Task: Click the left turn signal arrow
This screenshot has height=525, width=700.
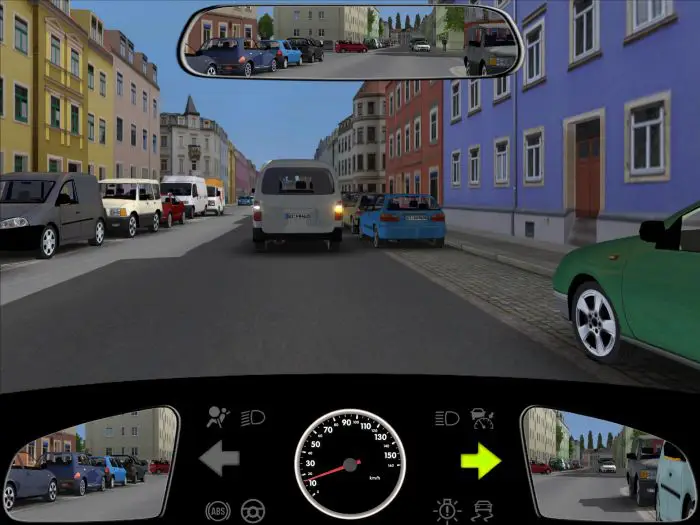Action: click(219, 460)
